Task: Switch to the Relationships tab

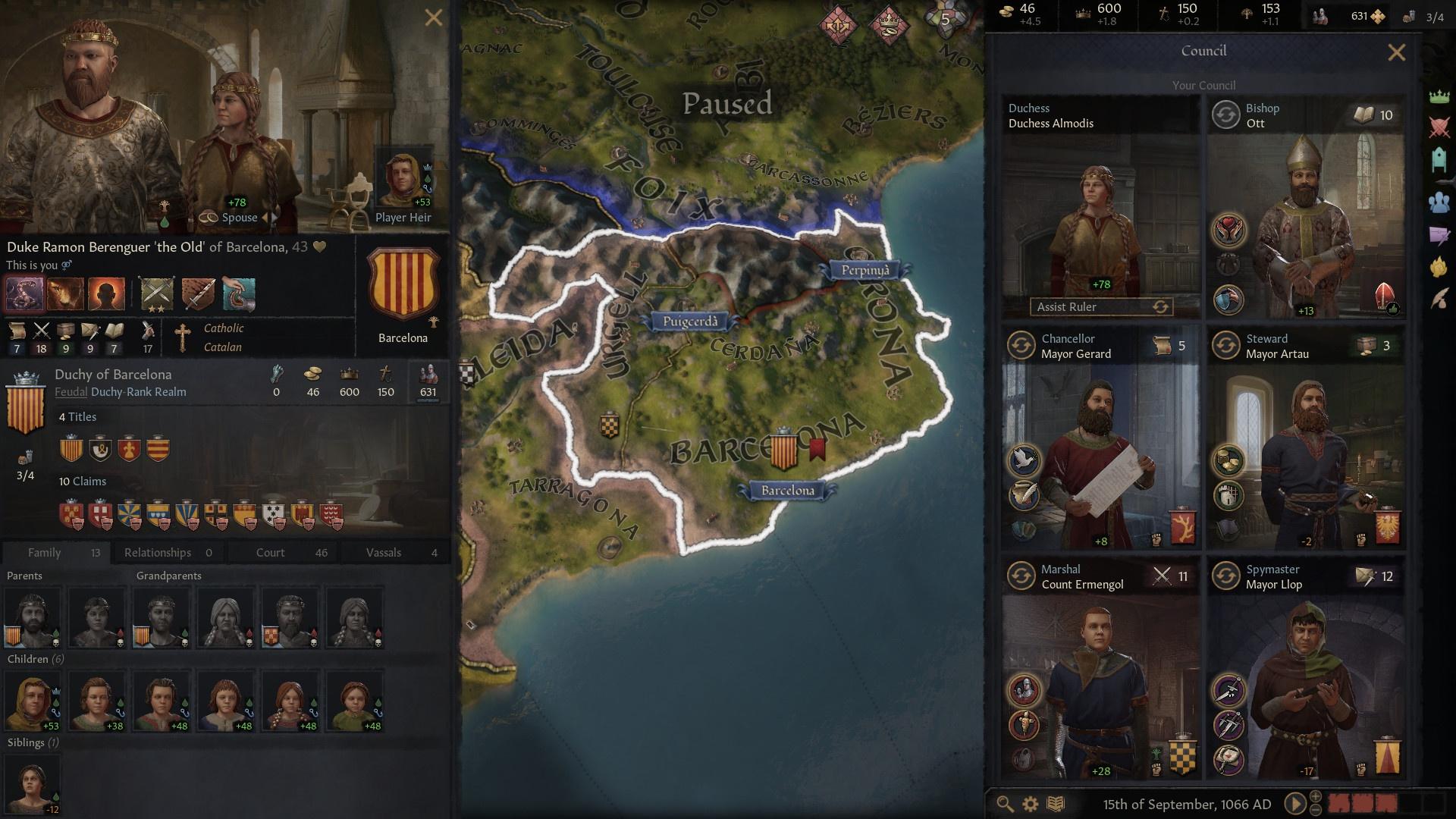Action: coord(158,552)
